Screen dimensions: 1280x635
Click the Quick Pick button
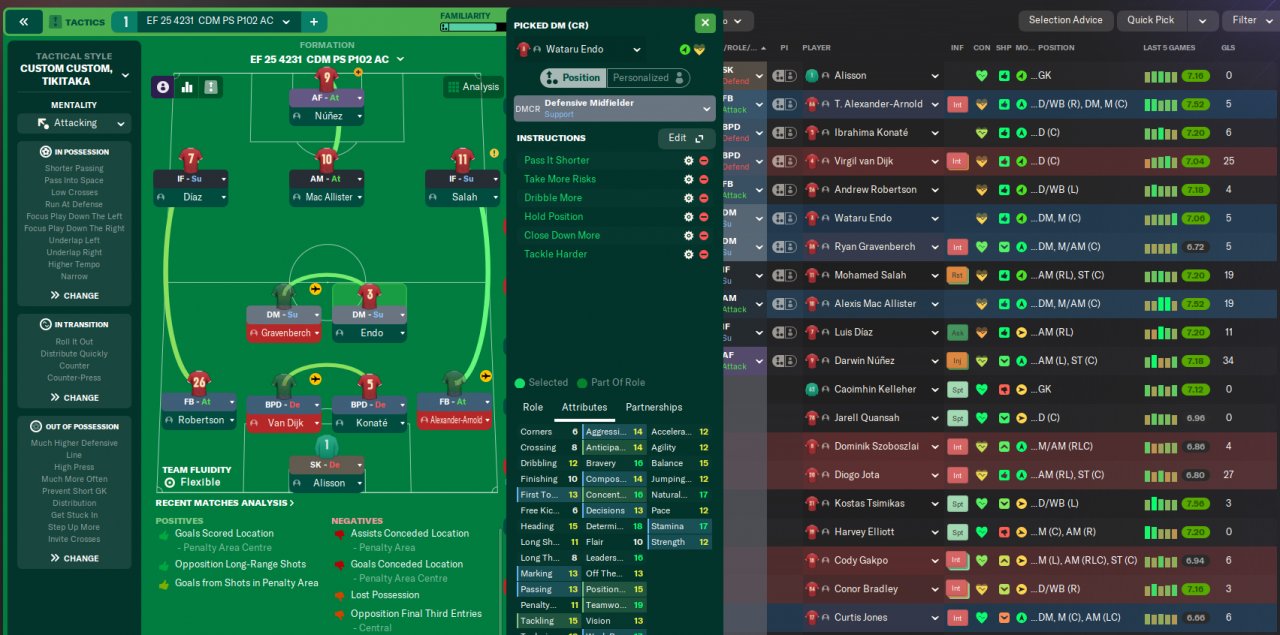click(1150, 20)
